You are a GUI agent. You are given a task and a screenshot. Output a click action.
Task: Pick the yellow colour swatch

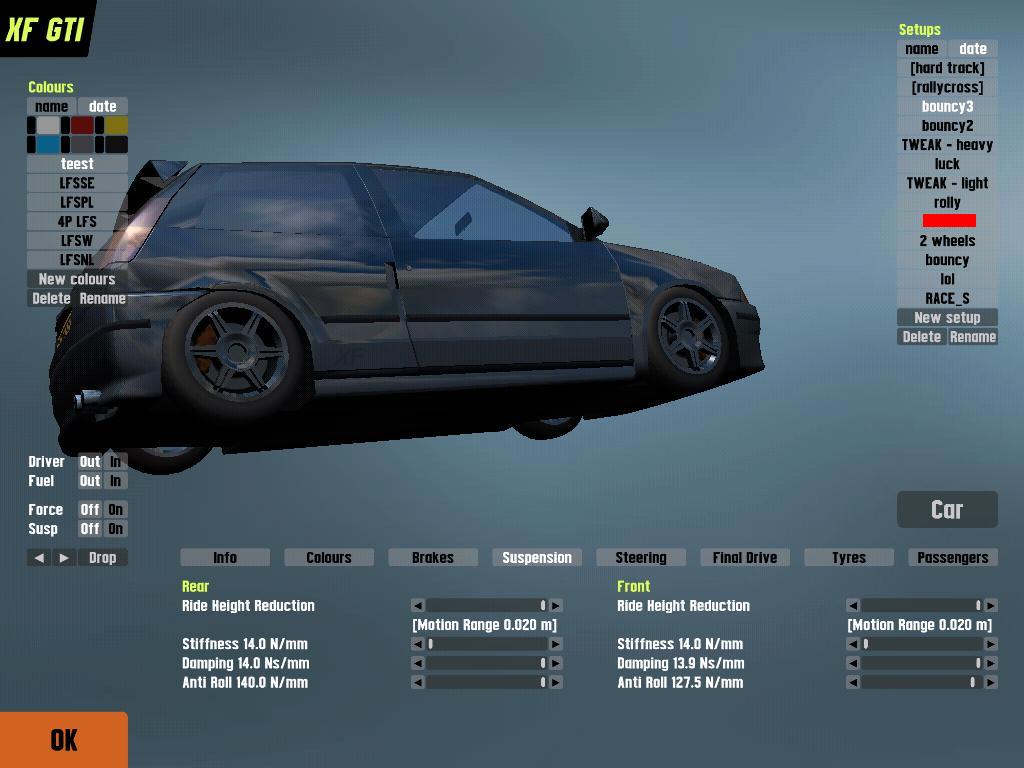(116, 126)
